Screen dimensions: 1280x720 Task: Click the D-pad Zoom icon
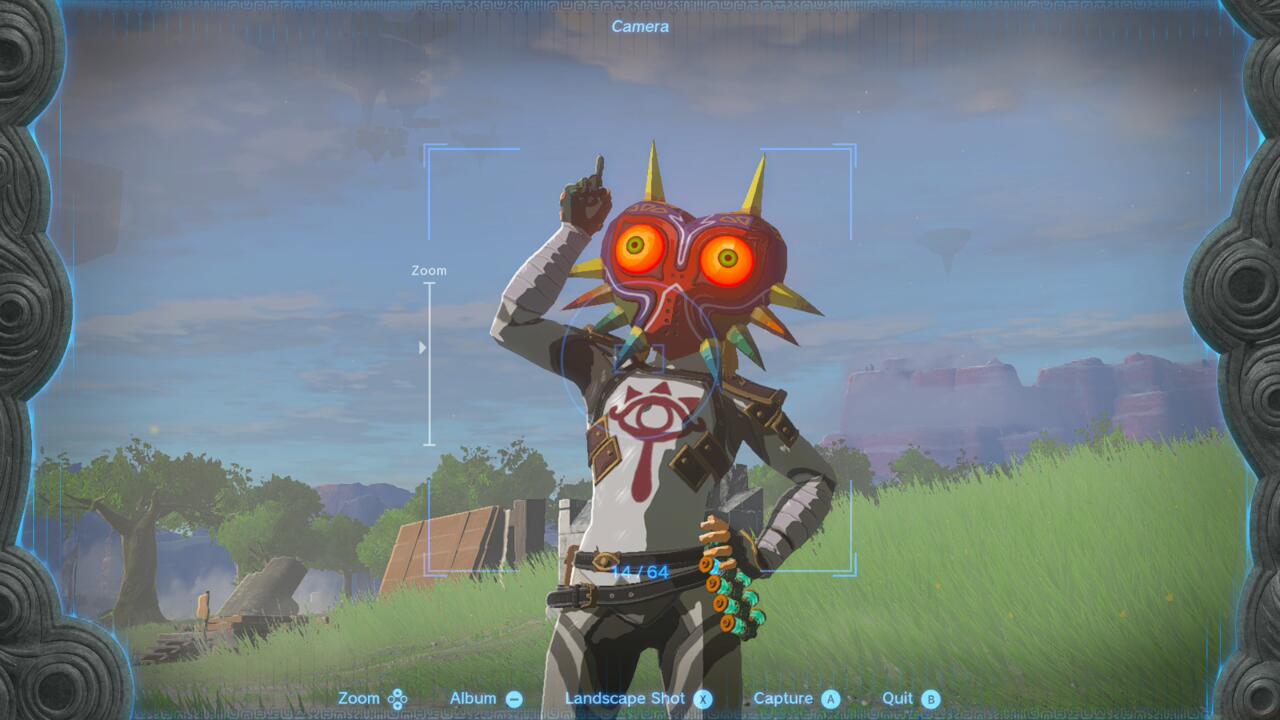pos(396,698)
